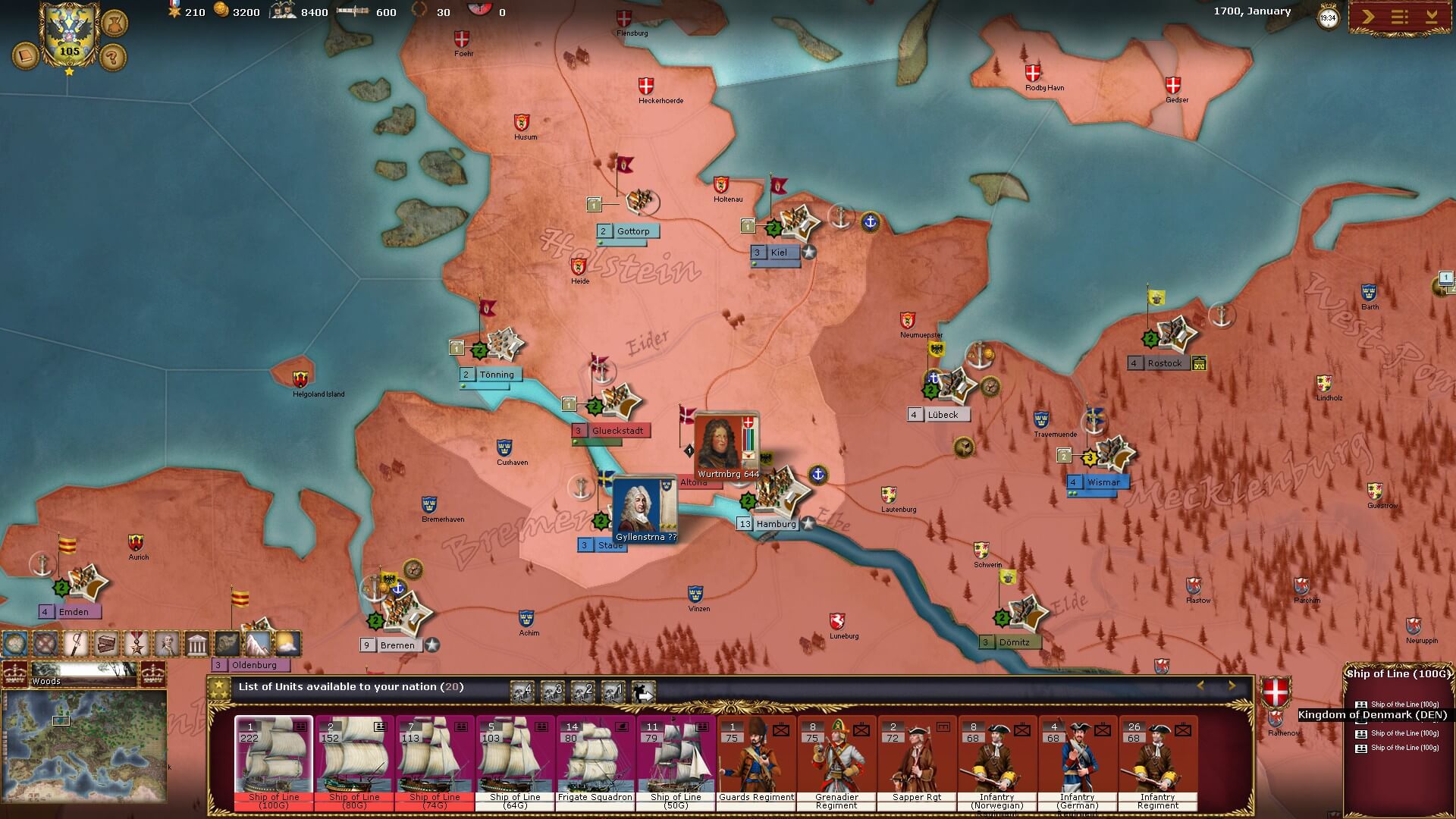The image size is (1456, 819).
Task: Pick the Guards Regiment unit card
Action: 756,762
